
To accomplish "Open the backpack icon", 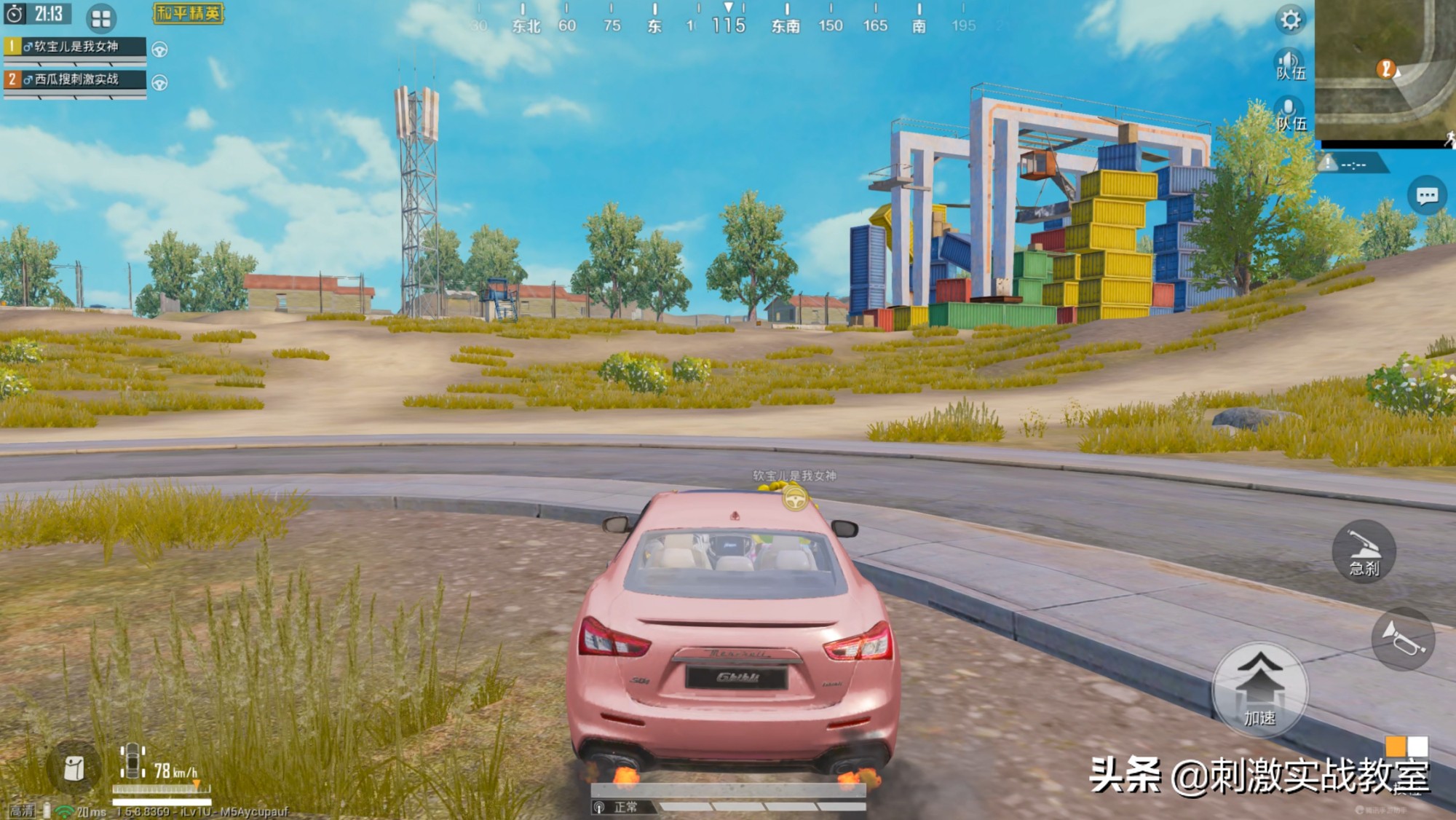I will pyautogui.click(x=73, y=768).
